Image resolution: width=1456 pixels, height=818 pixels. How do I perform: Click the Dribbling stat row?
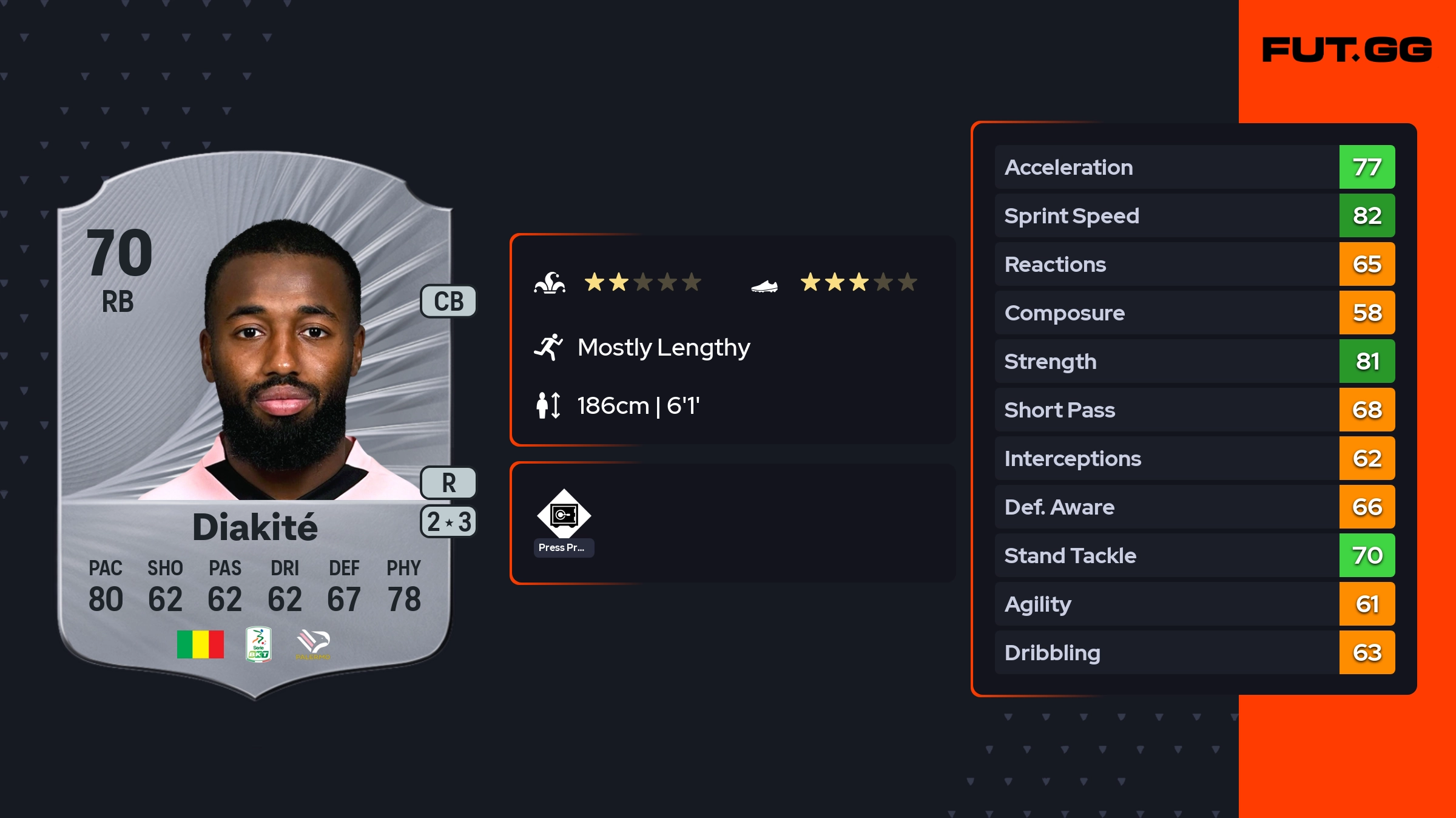point(1194,652)
